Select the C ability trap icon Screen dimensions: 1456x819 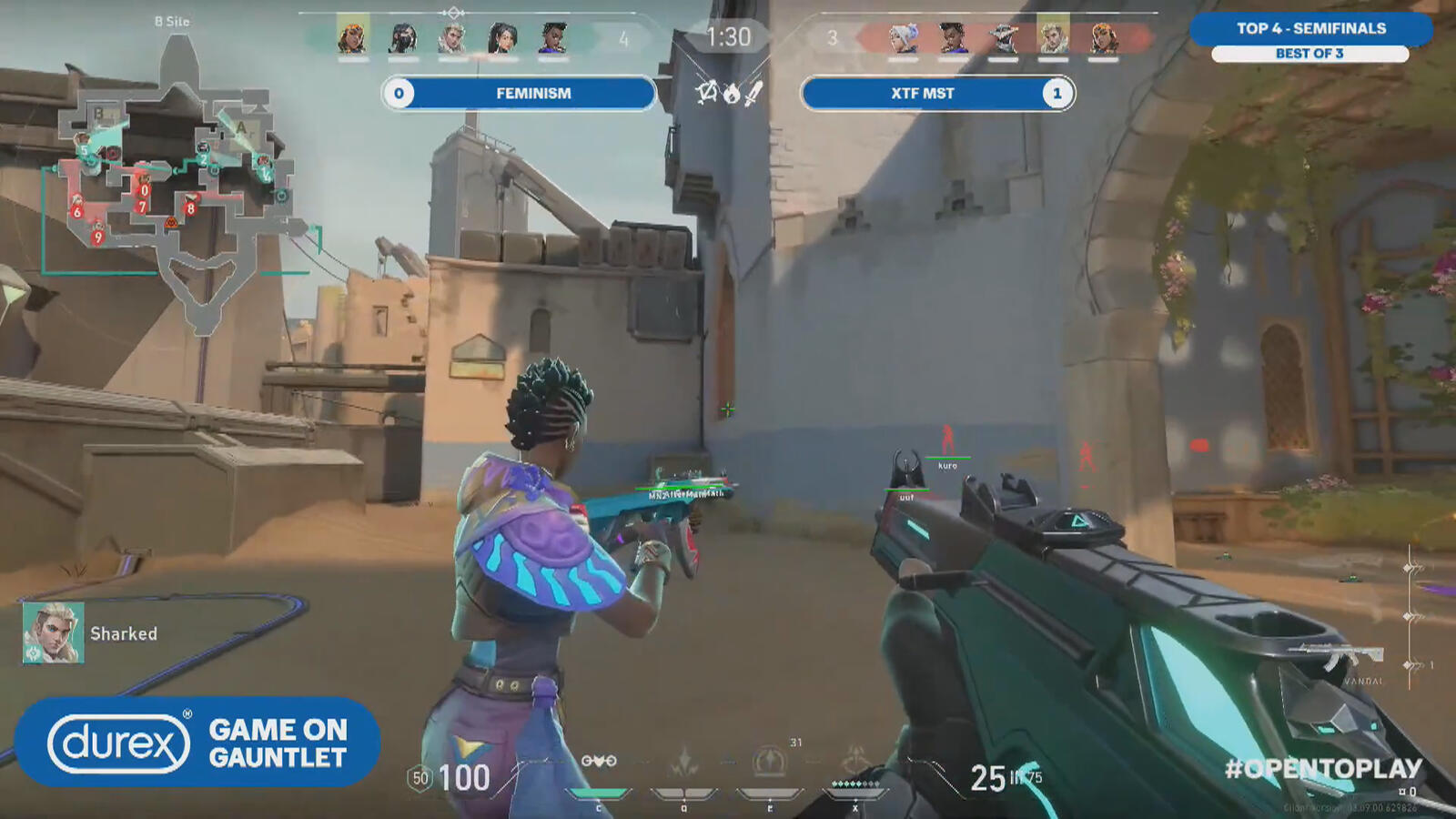598,761
